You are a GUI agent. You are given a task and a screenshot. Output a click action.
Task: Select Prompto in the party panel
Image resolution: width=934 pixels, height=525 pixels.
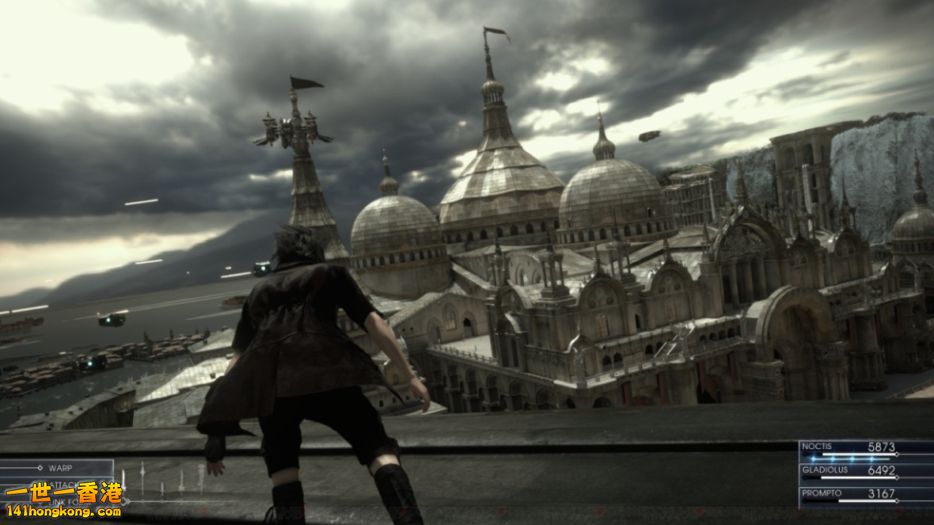click(x=865, y=496)
